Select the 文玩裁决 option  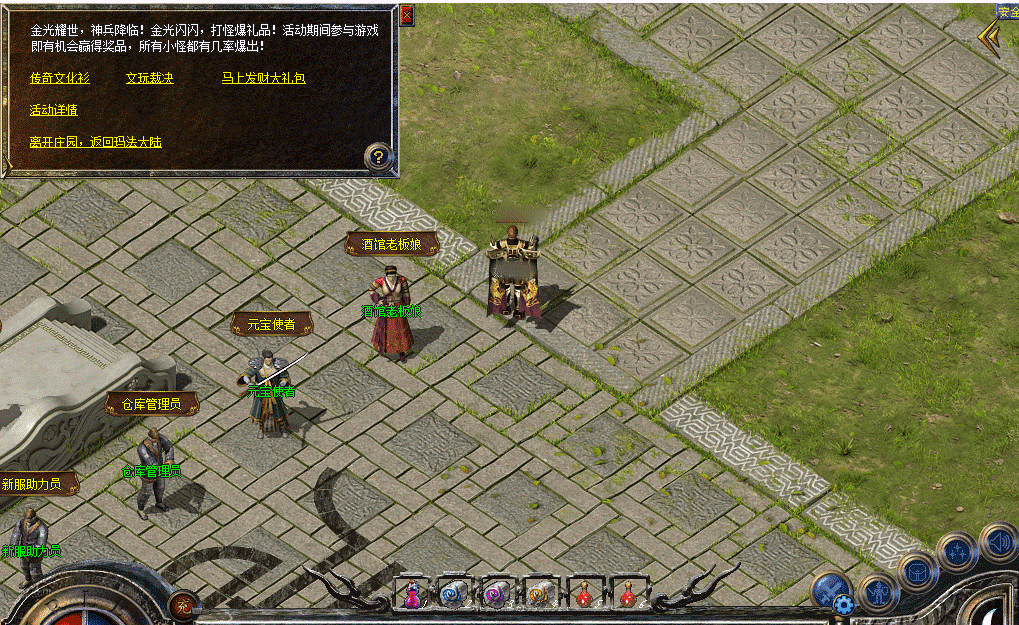(150, 78)
